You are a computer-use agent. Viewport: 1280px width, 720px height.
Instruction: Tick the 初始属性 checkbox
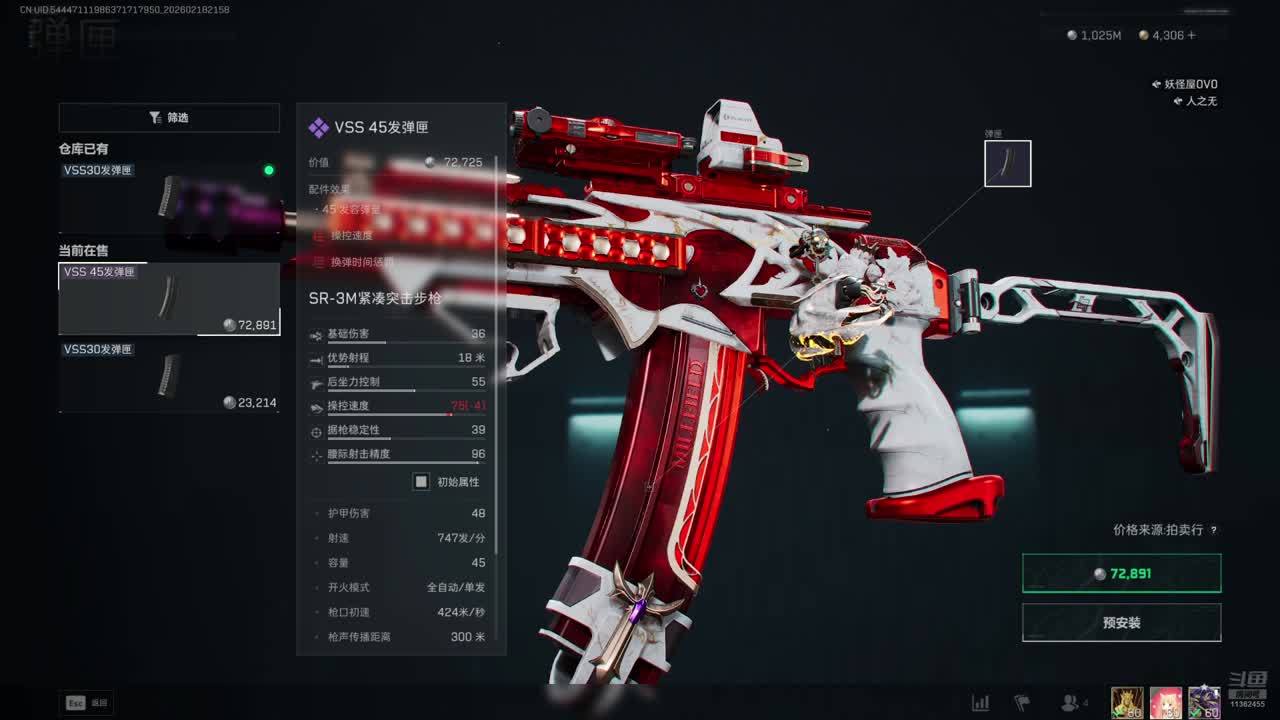coord(421,482)
